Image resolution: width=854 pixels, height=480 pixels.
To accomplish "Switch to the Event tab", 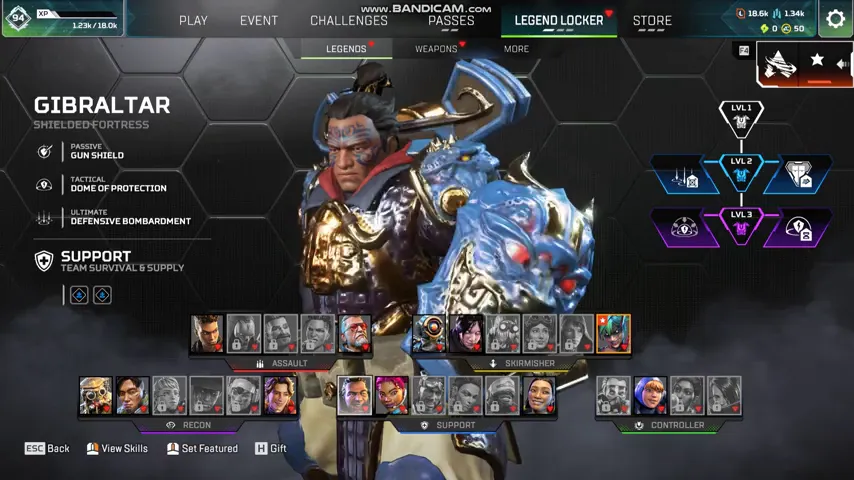I will [258, 20].
